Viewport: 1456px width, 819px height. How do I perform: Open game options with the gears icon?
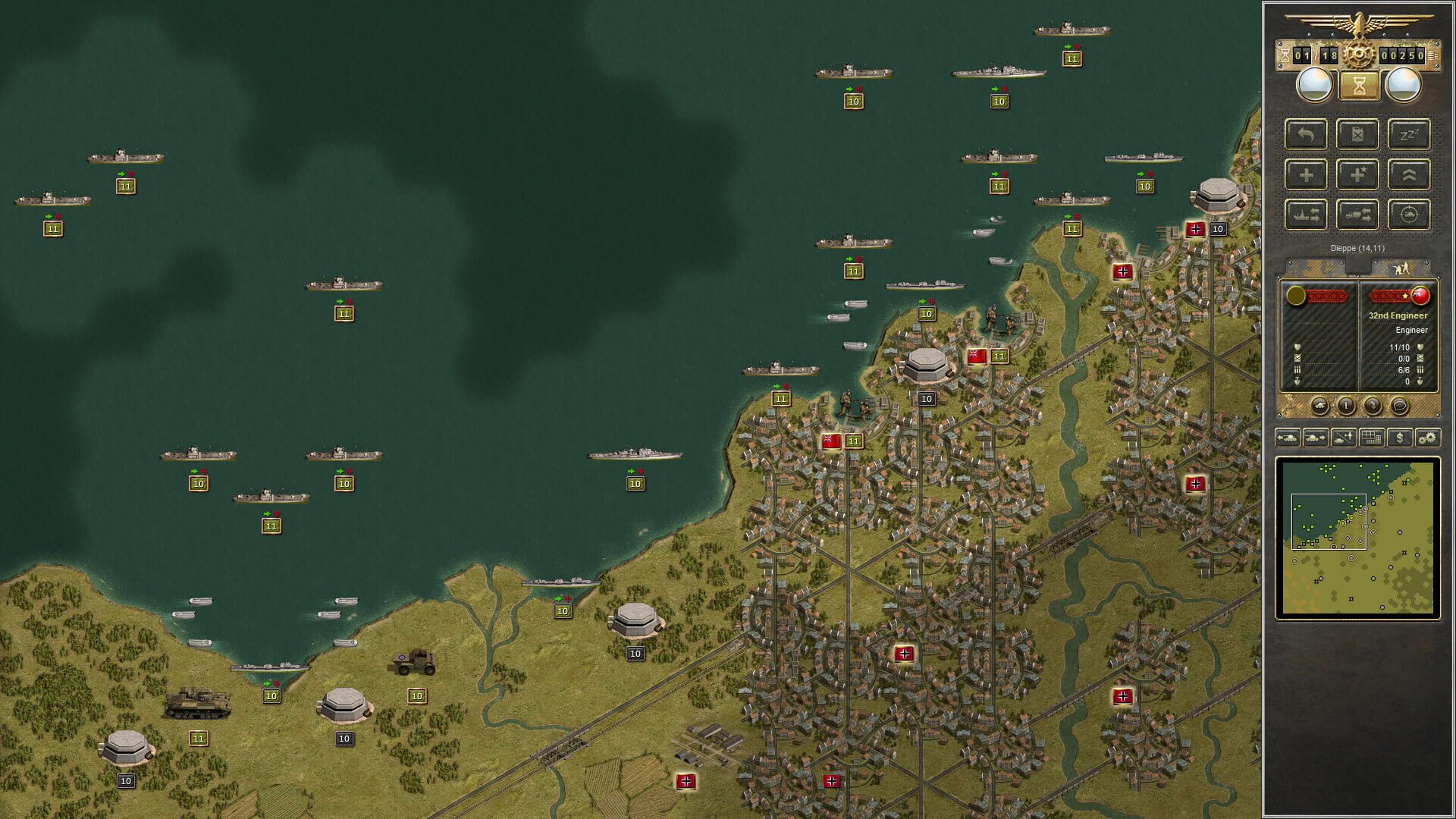pos(1427,438)
